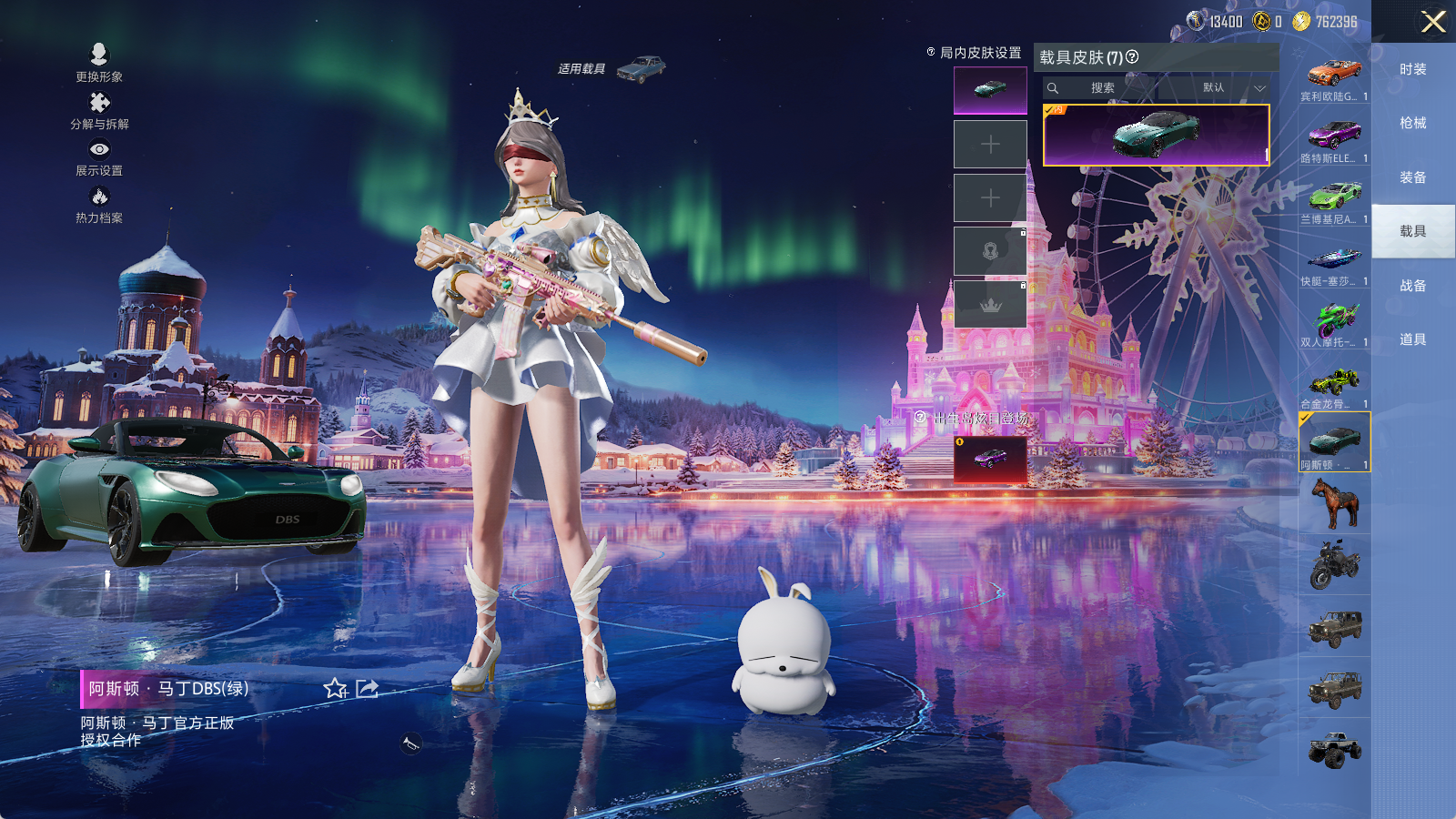
Task: Open the 枪械 category tab
Action: pyautogui.click(x=1412, y=123)
